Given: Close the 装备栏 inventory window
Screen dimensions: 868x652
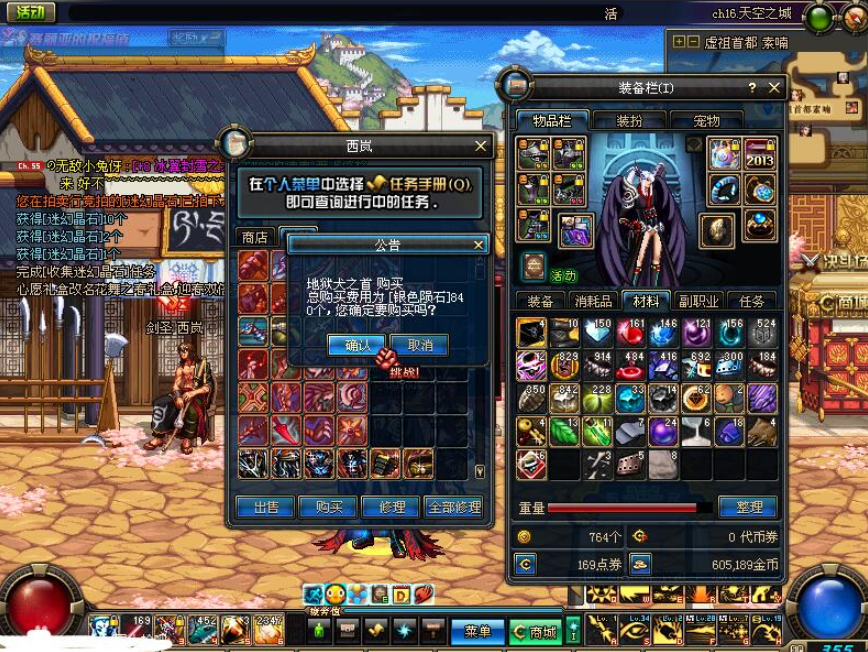Looking at the screenshot, I should [x=774, y=88].
